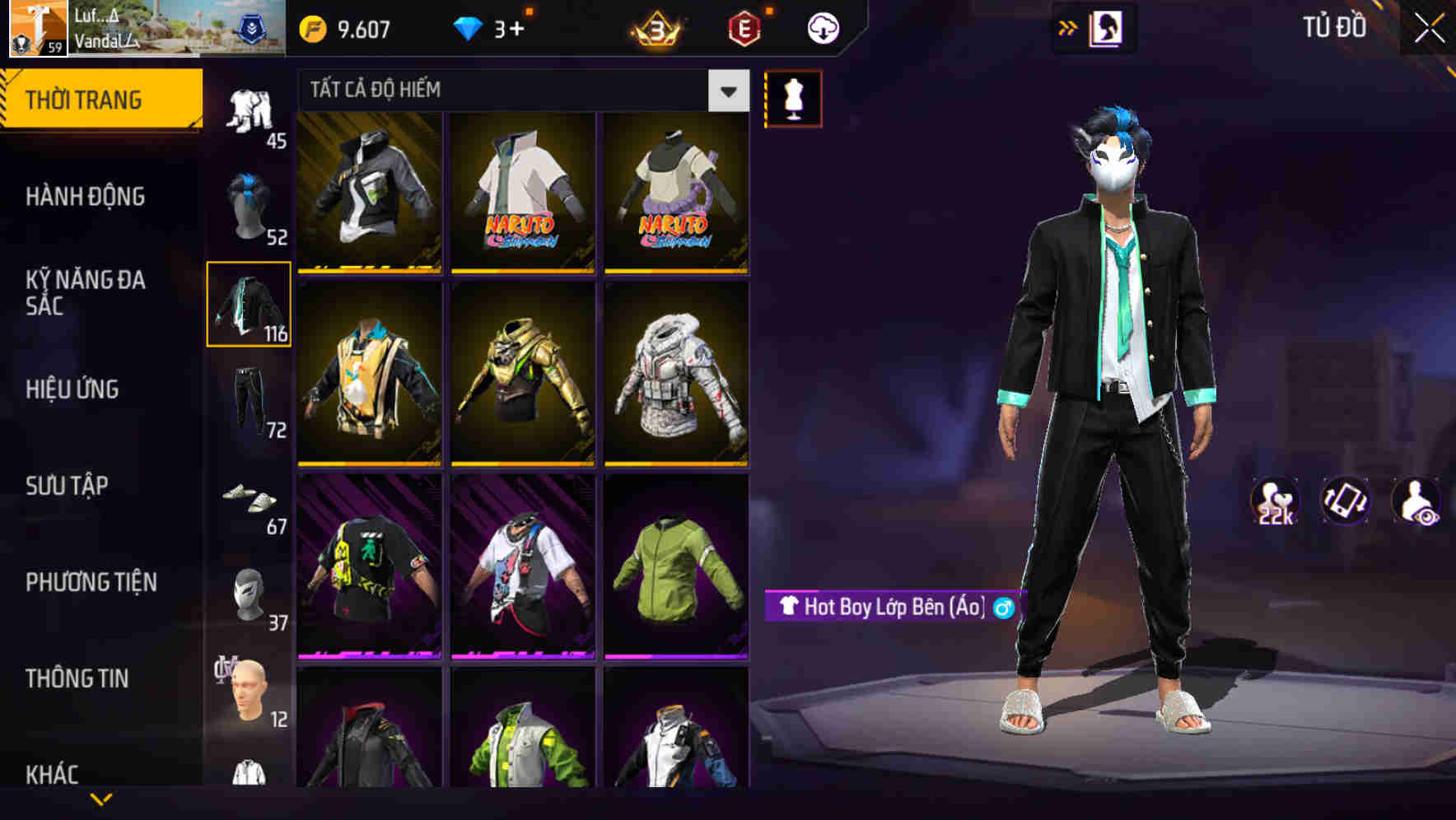Click the Hot Boy Lớp Bên (Áo) label
The image size is (1456, 820).
coord(892,609)
